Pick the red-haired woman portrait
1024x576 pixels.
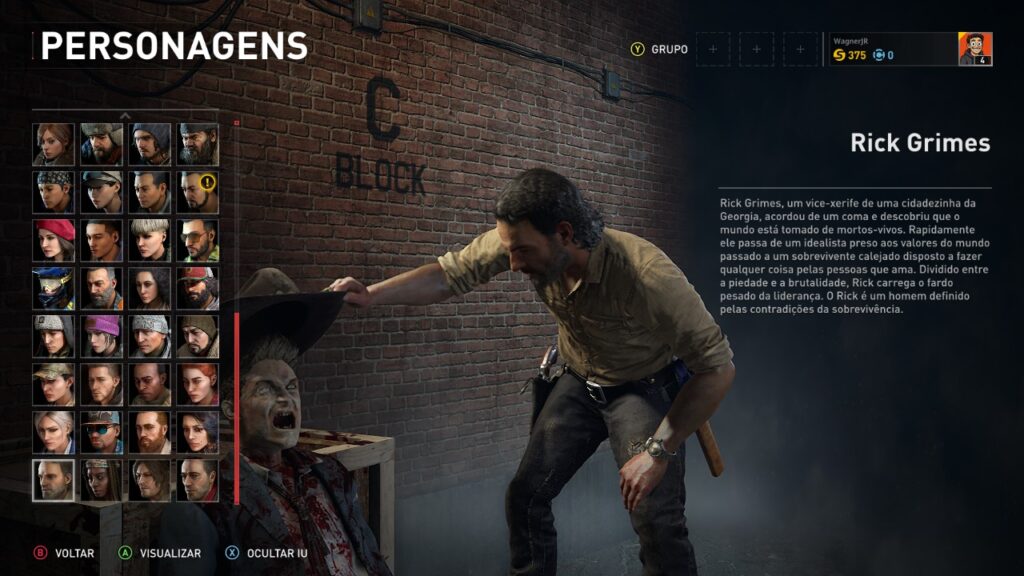pyautogui.click(x=198, y=383)
